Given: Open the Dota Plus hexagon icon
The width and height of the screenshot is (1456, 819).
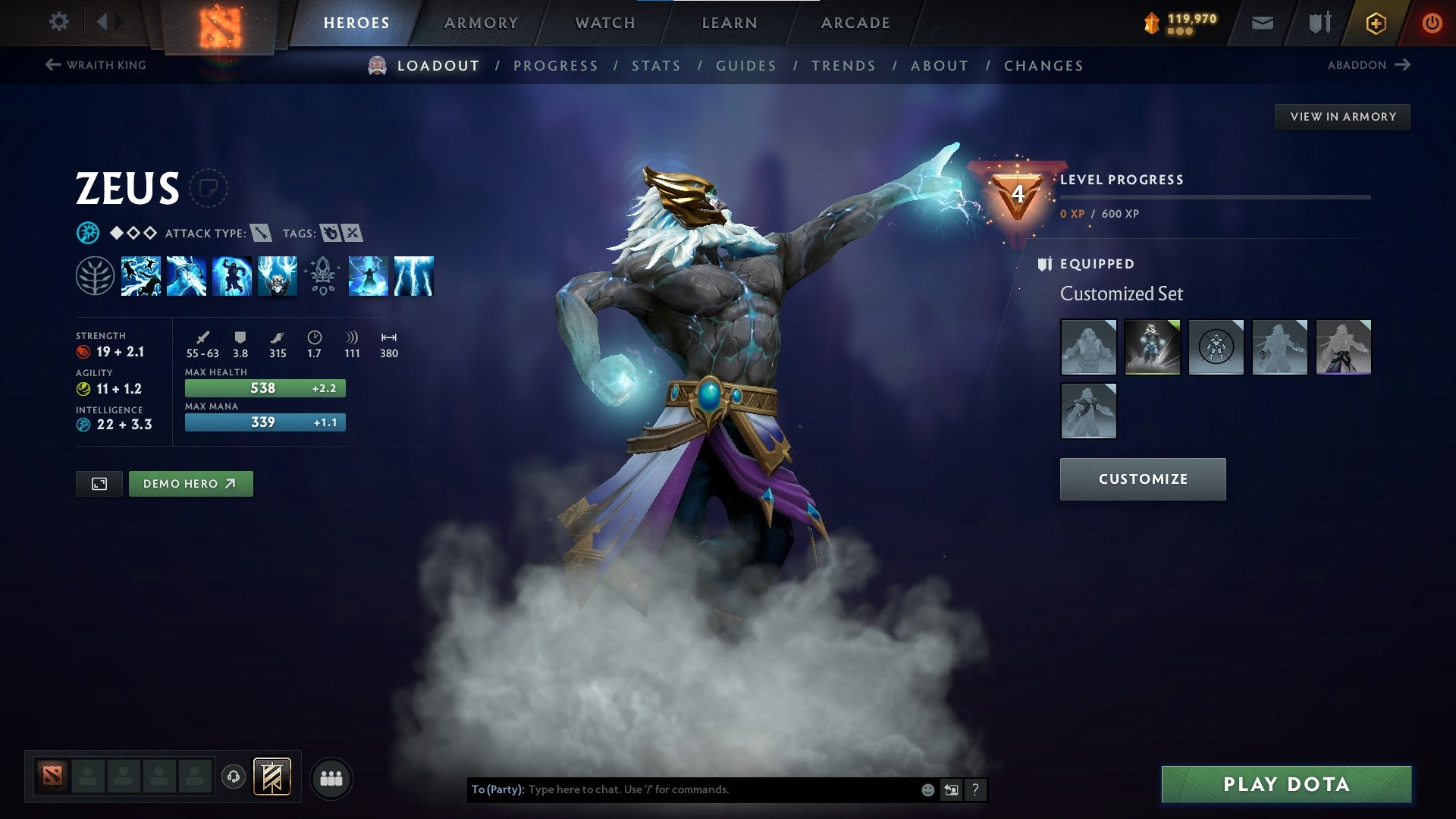Looking at the screenshot, I should point(1375,22).
